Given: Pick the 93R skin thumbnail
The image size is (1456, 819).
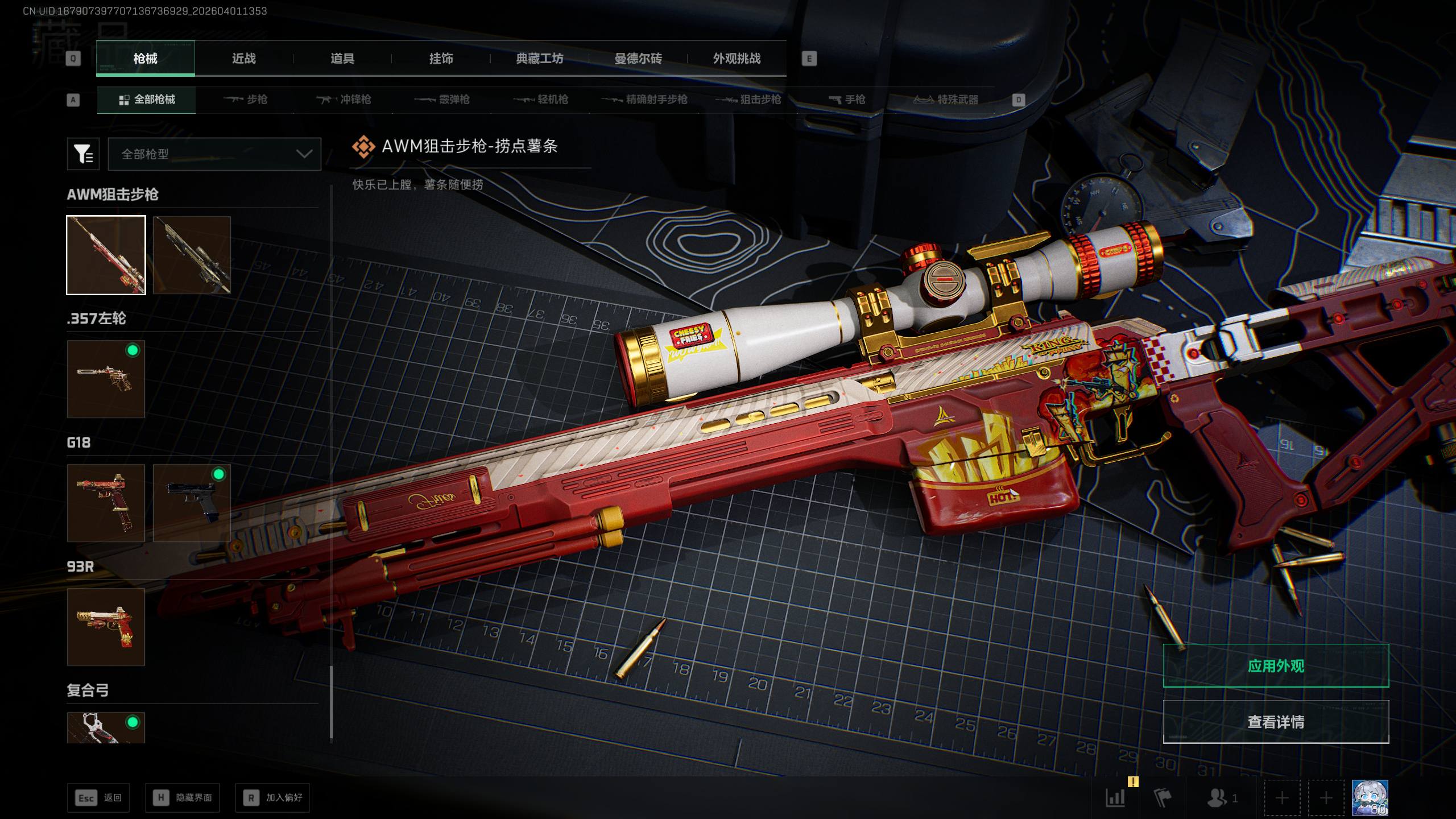Looking at the screenshot, I should (106, 627).
